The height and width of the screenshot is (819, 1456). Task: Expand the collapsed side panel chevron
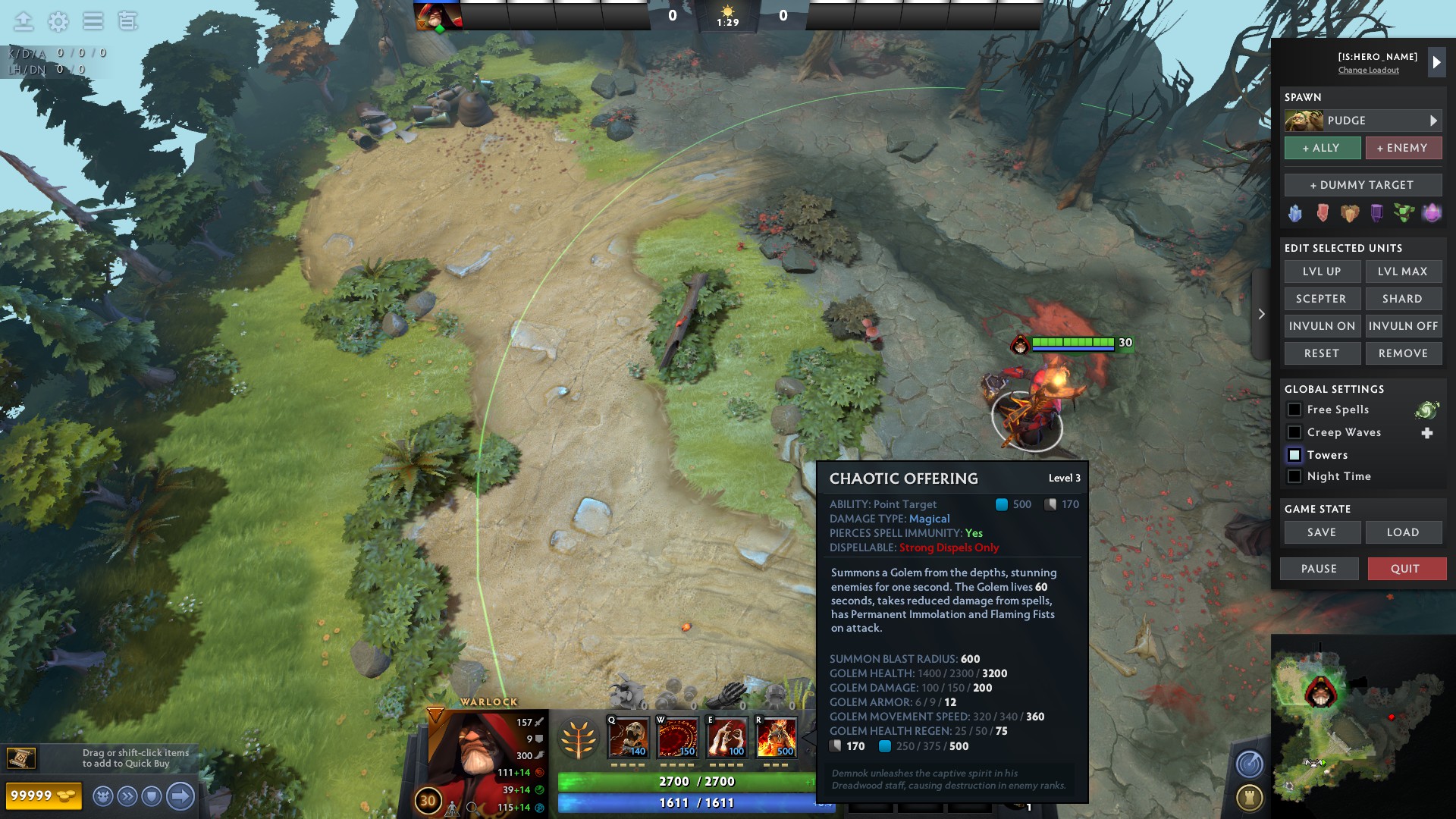pyautogui.click(x=1261, y=314)
